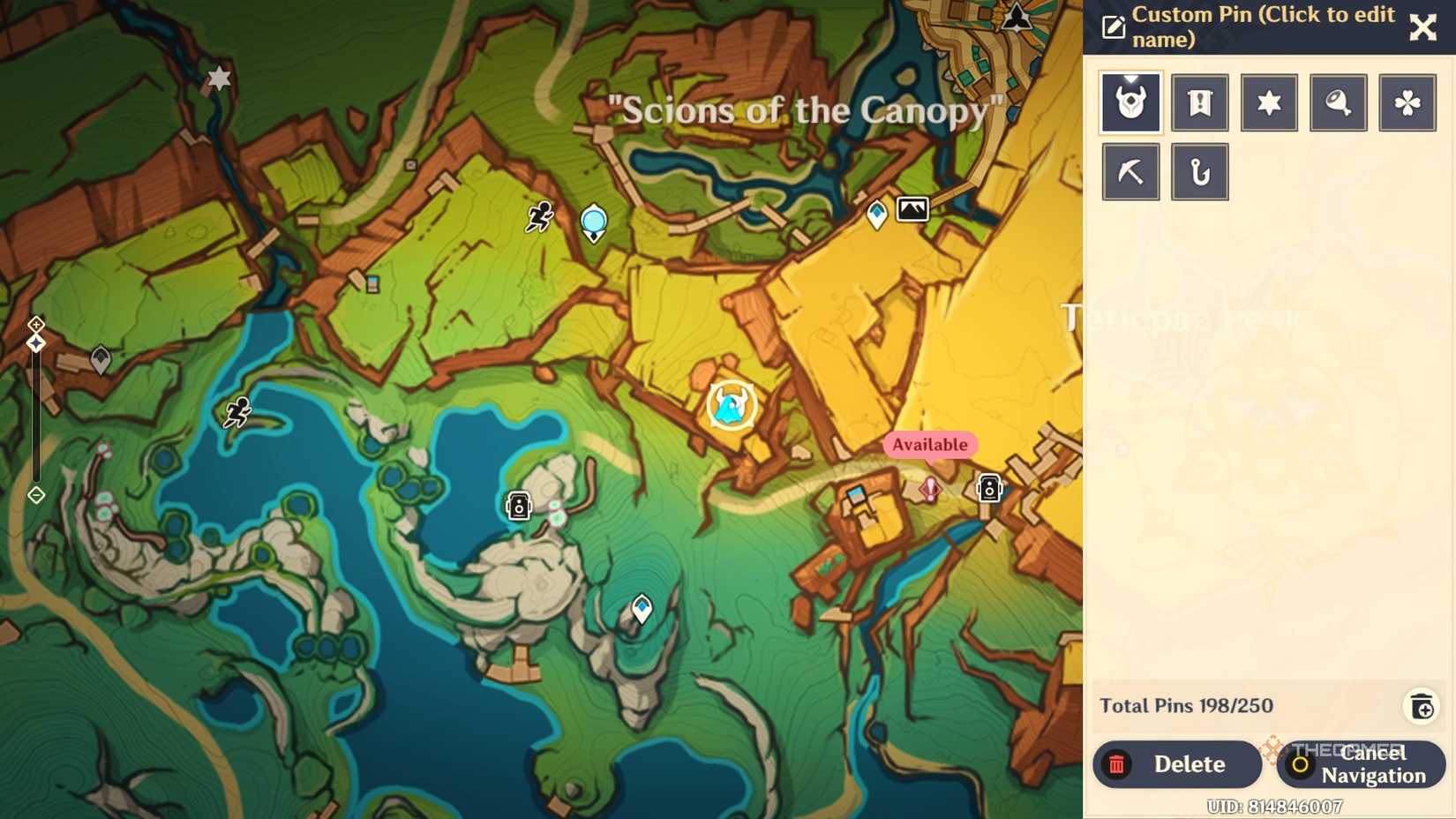Select the meat pin icon
This screenshot has height=819, width=1456.
[x=1338, y=102]
